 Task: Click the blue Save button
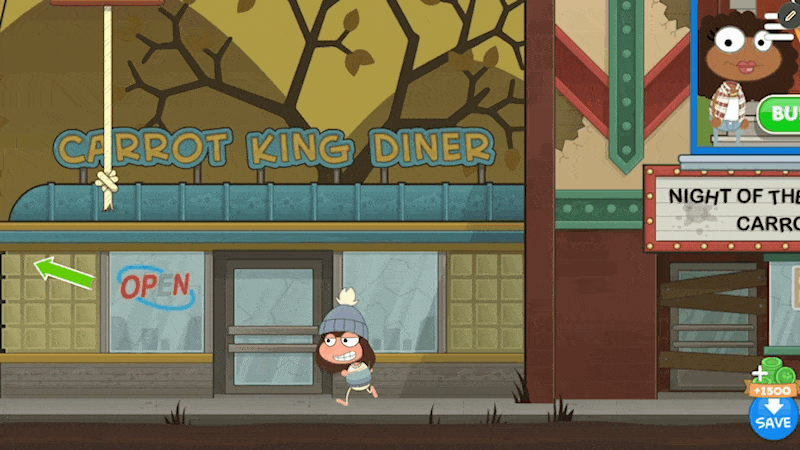point(773,418)
